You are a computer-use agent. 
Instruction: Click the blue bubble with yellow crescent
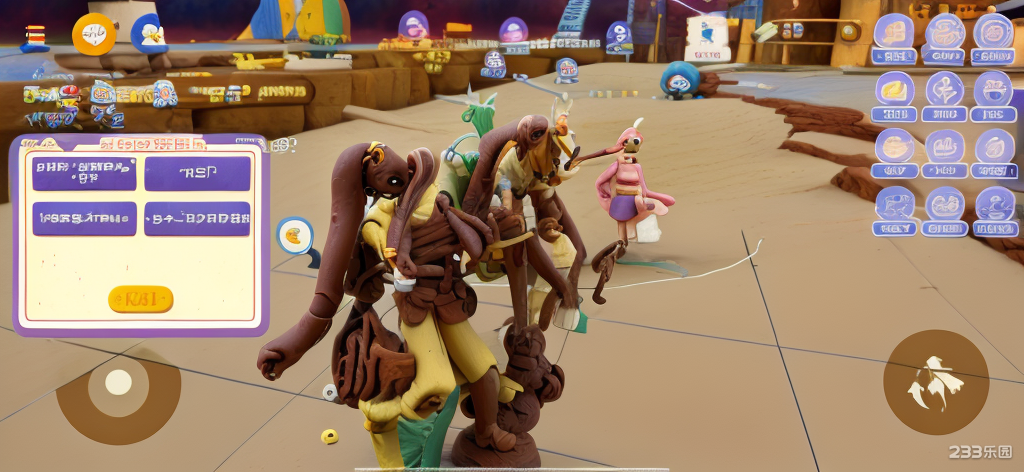[295, 236]
